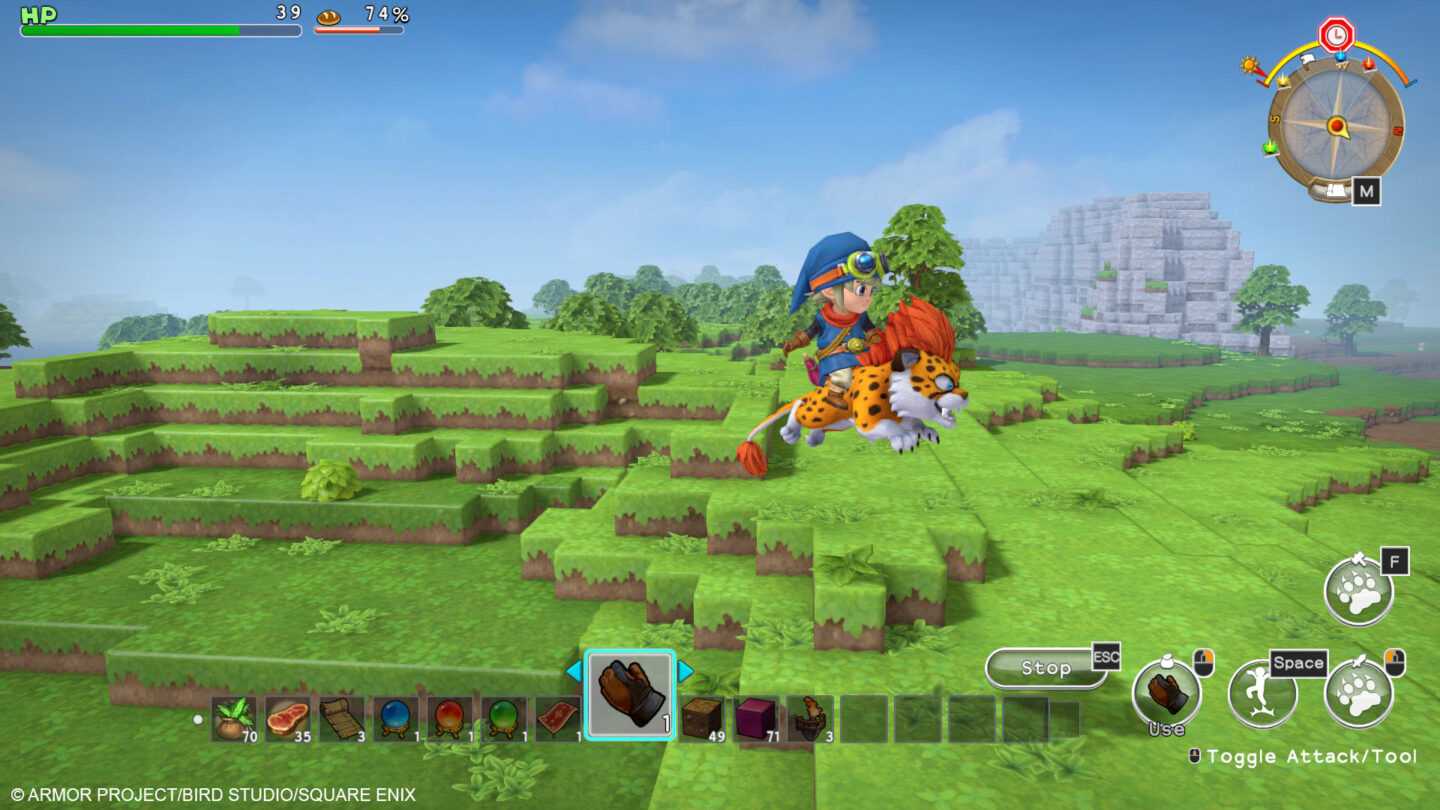Click the F claw special ability icon

pyautogui.click(x=1360, y=590)
